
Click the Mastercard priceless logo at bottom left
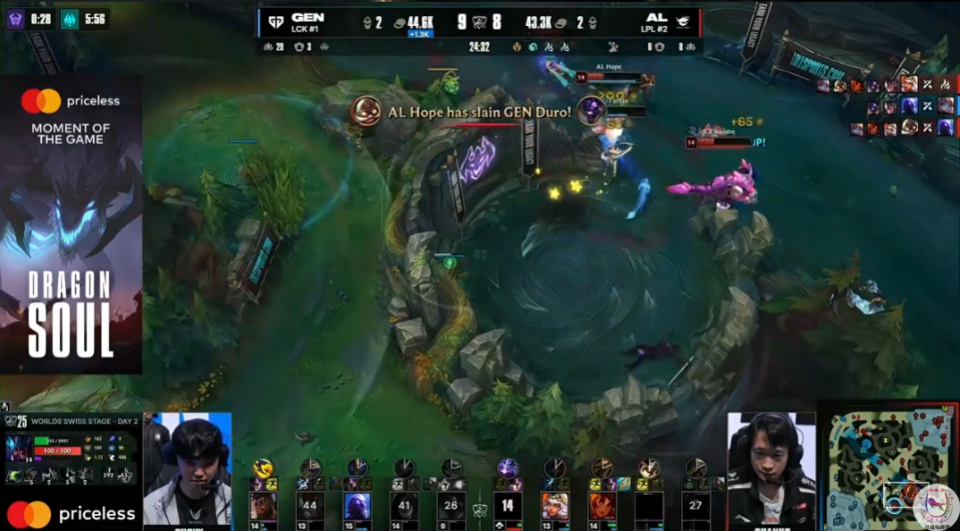[70, 513]
